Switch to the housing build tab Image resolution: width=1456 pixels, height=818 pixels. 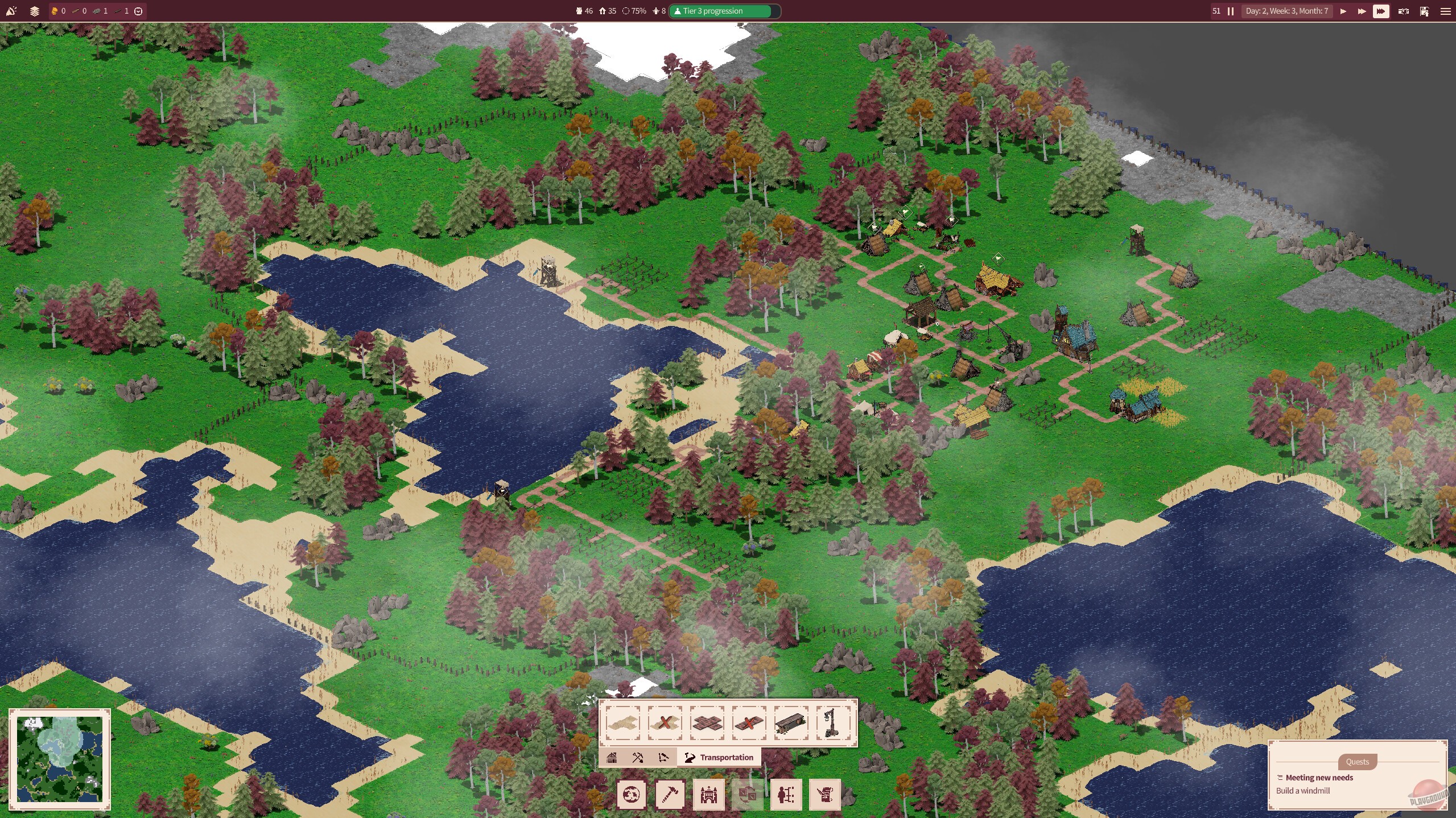pyautogui.click(x=613, y=757)
